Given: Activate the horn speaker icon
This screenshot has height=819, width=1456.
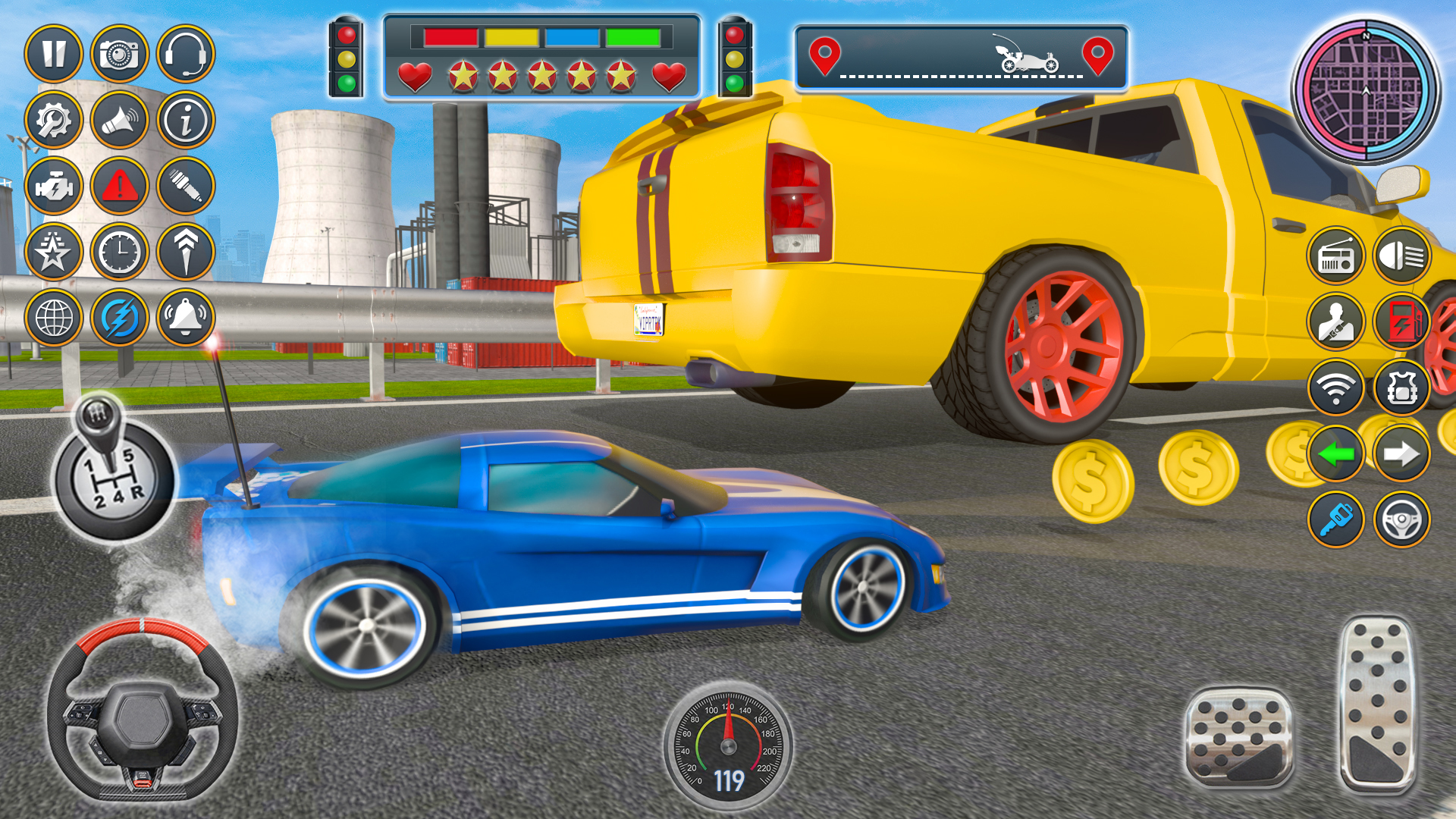Looking at the screenshot, I should [x=123, y=119].
